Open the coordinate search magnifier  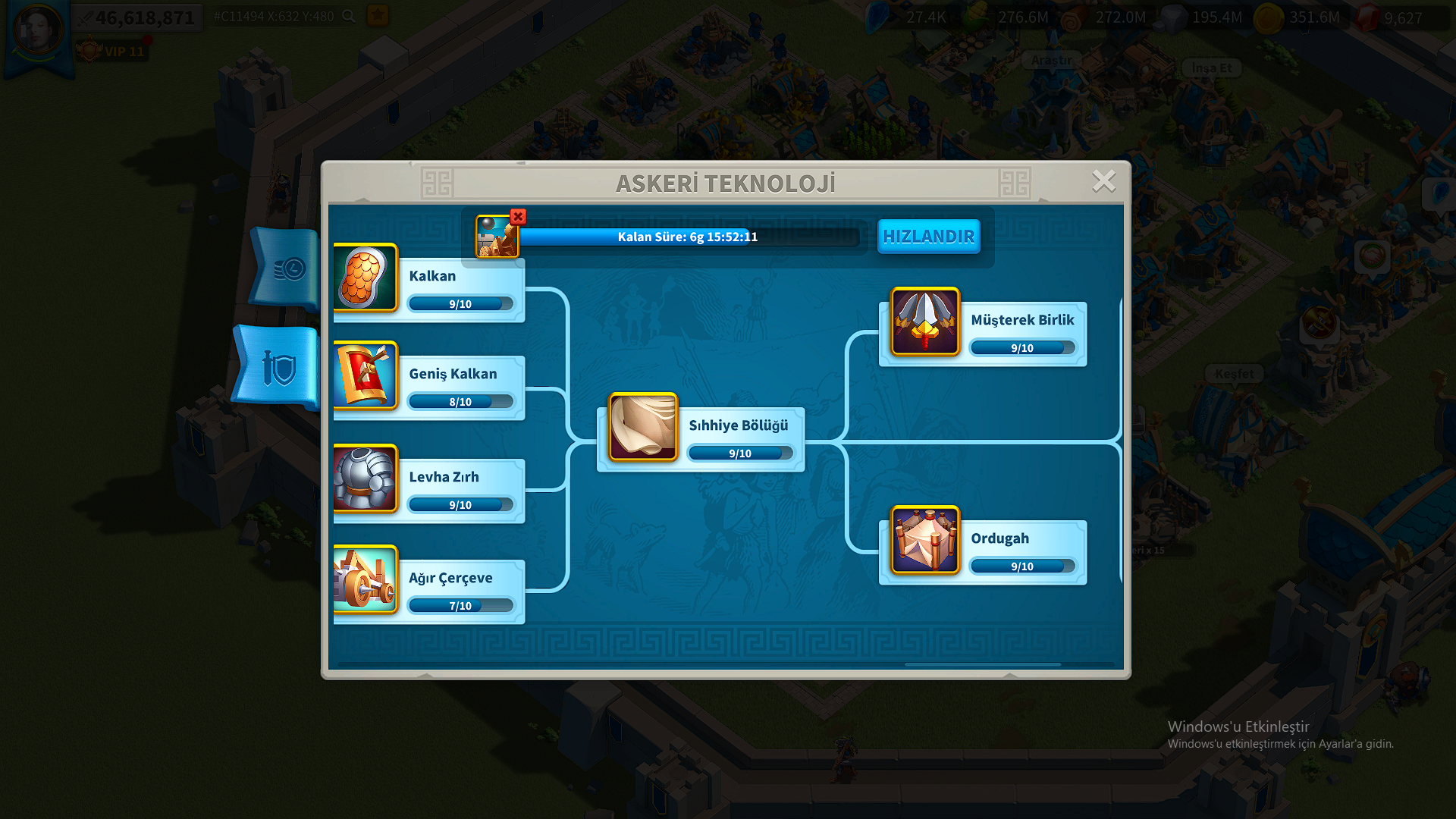[x=348, y=15]
